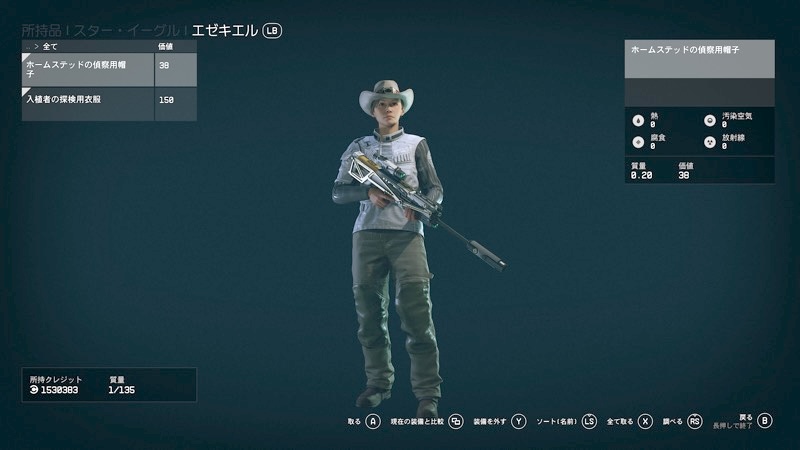This screenshot has width=800, height=450.
Task: Switch to the 所持品 inventory tab
Action: click(46, 30)
